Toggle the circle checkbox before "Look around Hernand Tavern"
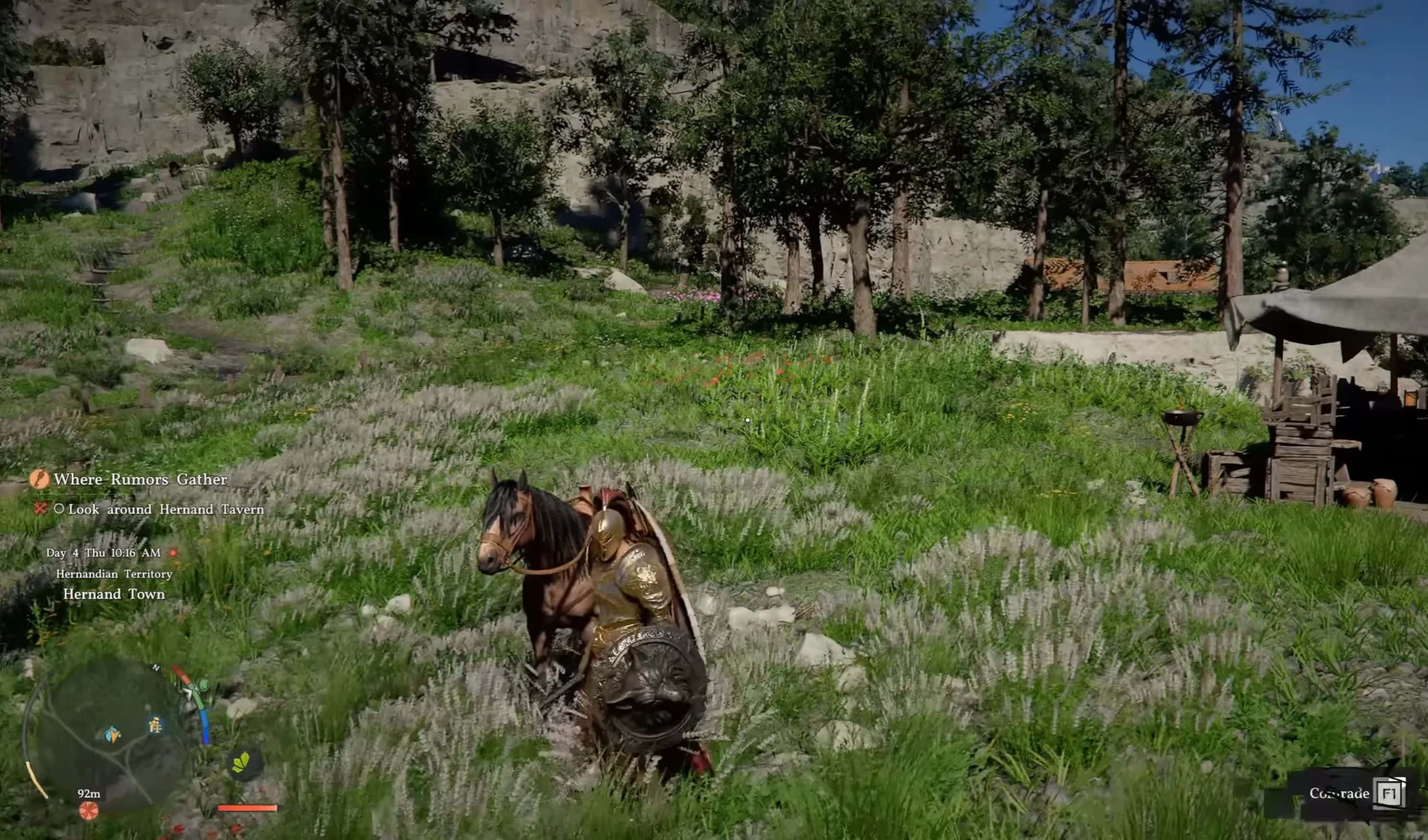The image size is (1428, 840). coord(60,510)
